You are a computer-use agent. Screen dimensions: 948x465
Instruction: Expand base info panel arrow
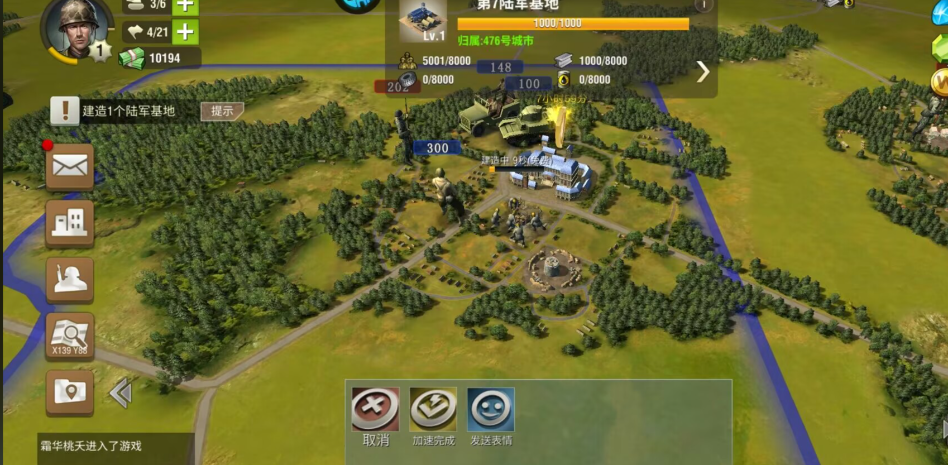pyautogui.click(x=702, y=71)
